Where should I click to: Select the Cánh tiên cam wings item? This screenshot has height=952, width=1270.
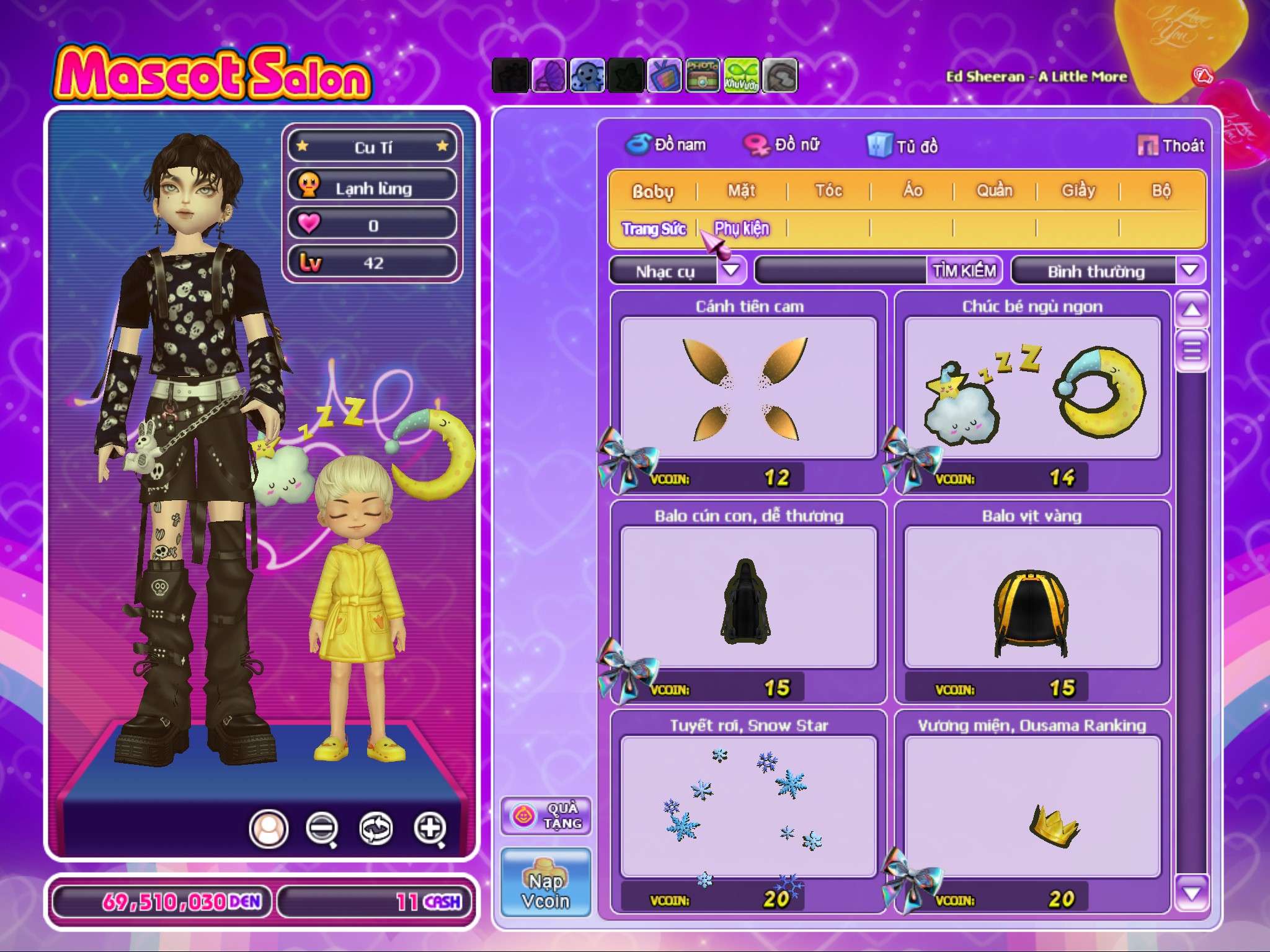pos(748,389)
